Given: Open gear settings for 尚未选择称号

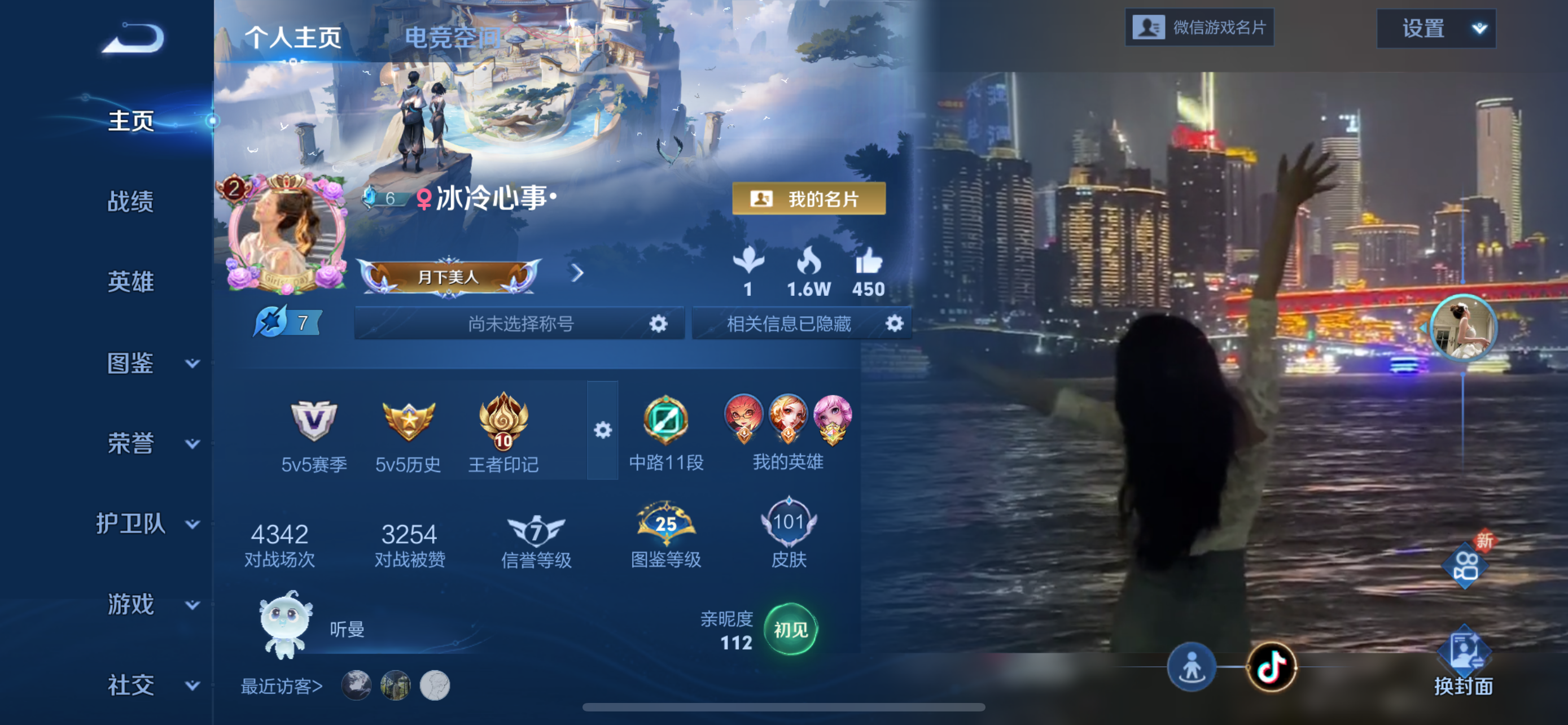Looking at the screenshot, I should 659,323.
